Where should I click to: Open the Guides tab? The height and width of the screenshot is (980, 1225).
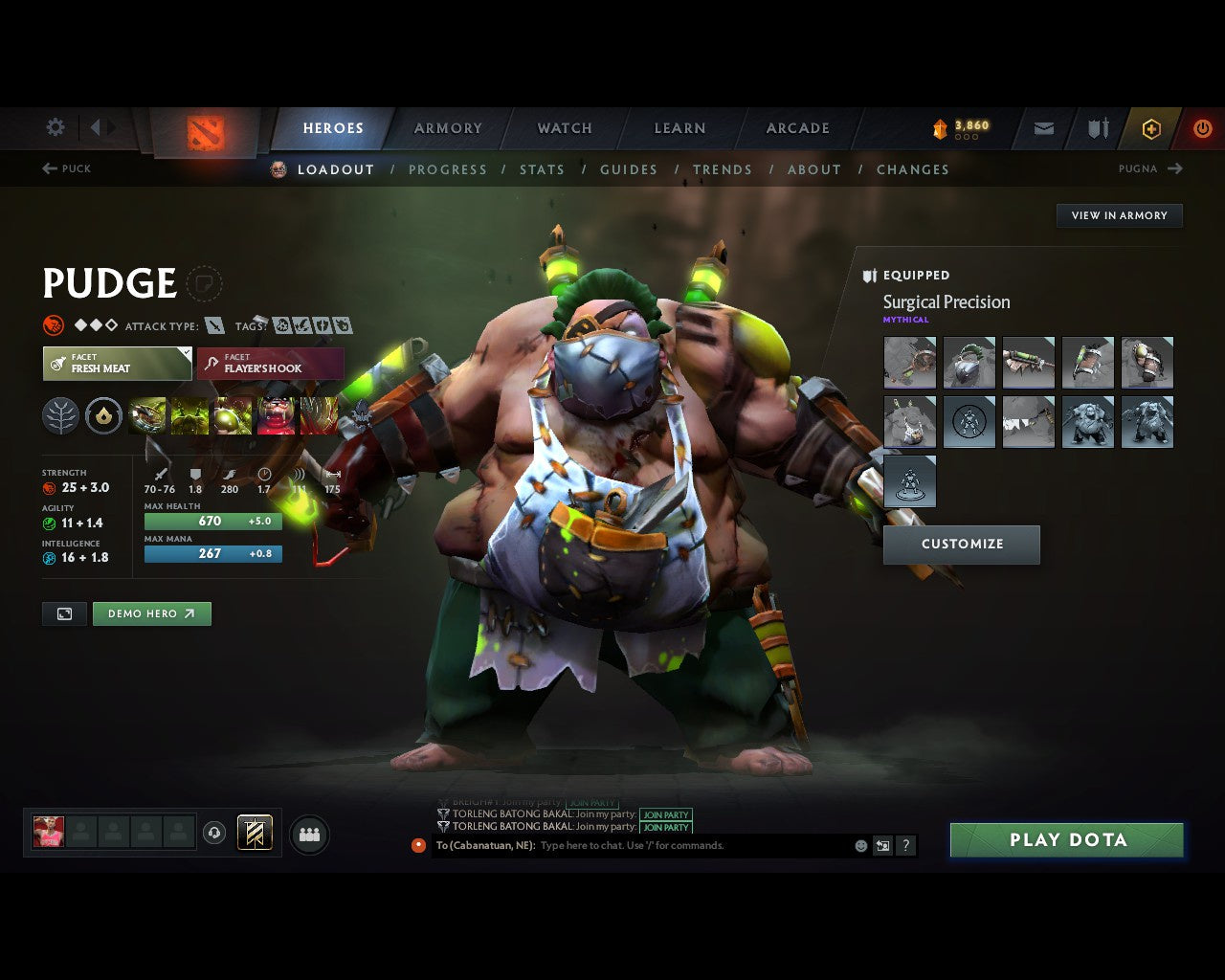pos(629,169)
